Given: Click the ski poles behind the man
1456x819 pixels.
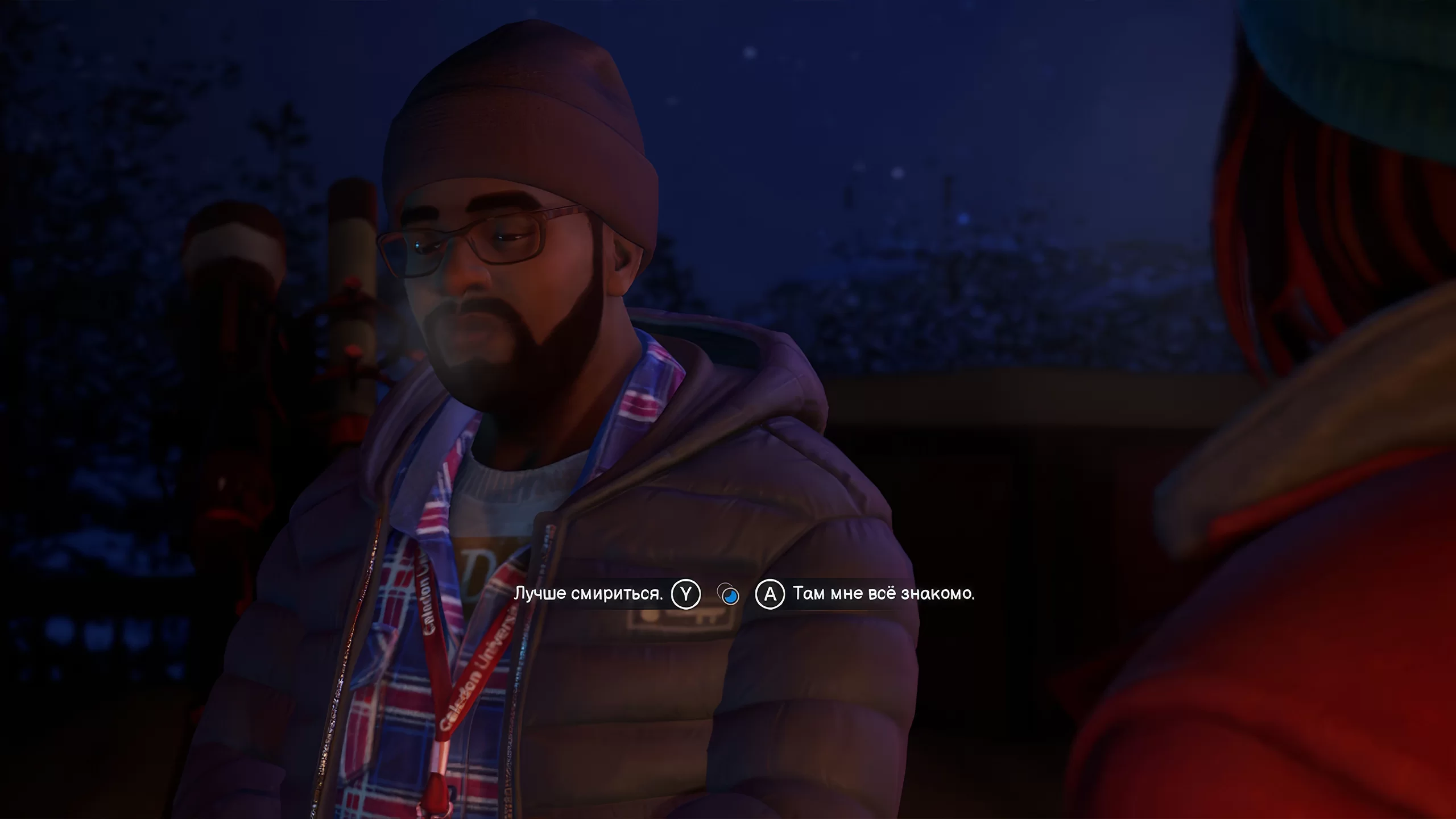Looking at the screenshot, I should 341,256.
